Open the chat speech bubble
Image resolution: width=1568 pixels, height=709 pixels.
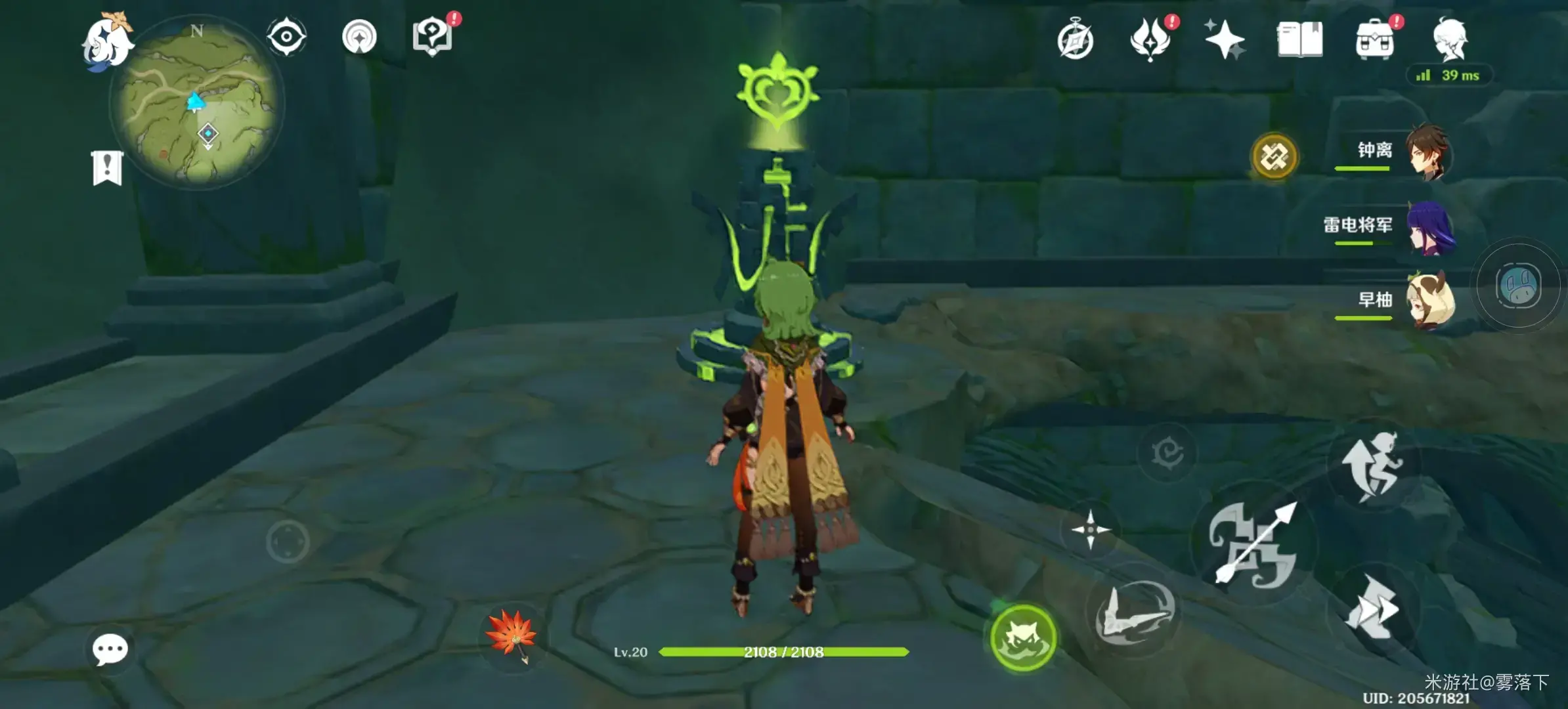point(110,649)
